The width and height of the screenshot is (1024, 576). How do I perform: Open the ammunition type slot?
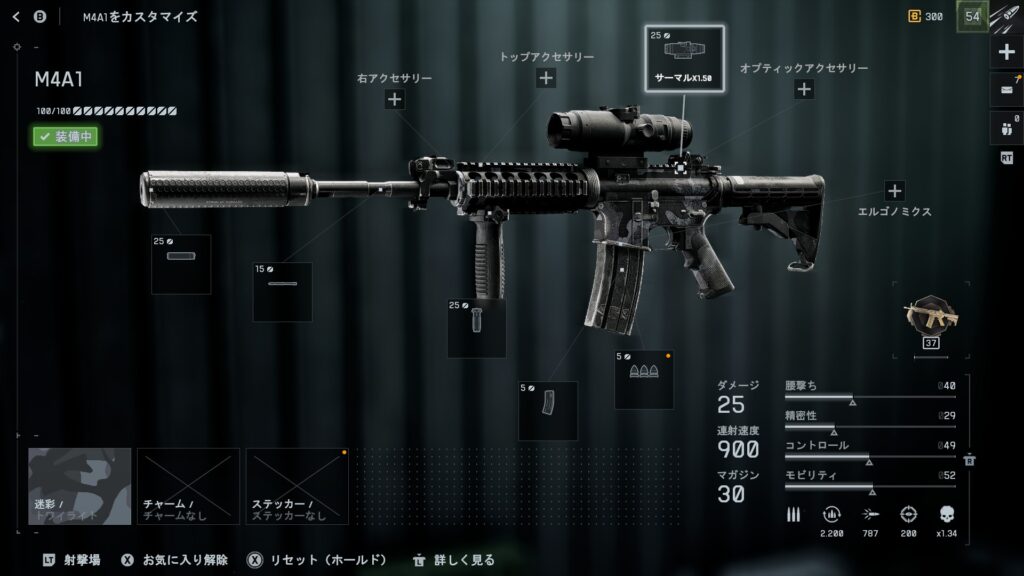[x=643, y=378]
